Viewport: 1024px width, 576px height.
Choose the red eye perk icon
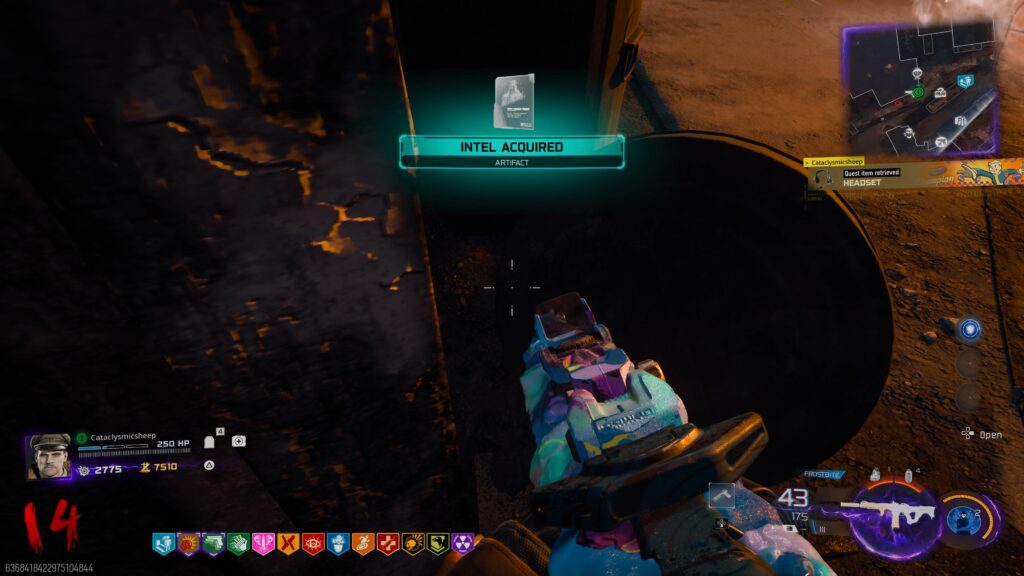[313, 544]
